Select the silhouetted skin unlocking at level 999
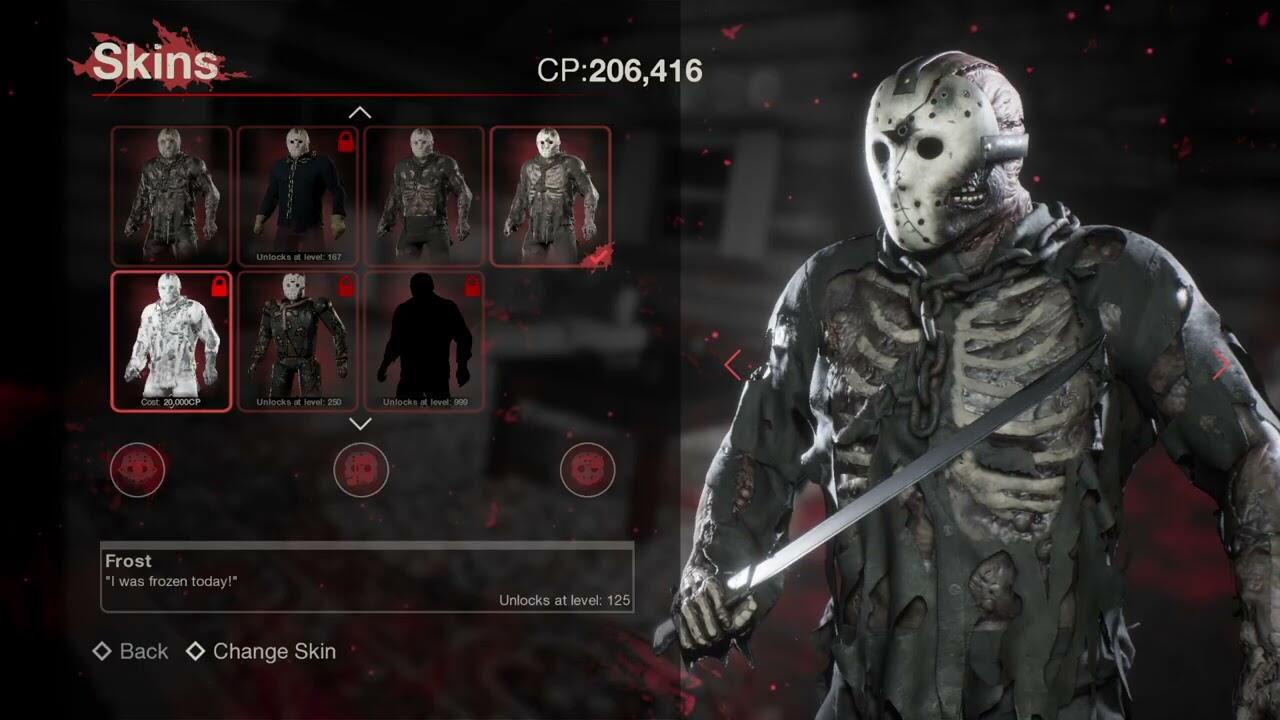Viewport: 1280px width, 720px height. tap(423, 341)
